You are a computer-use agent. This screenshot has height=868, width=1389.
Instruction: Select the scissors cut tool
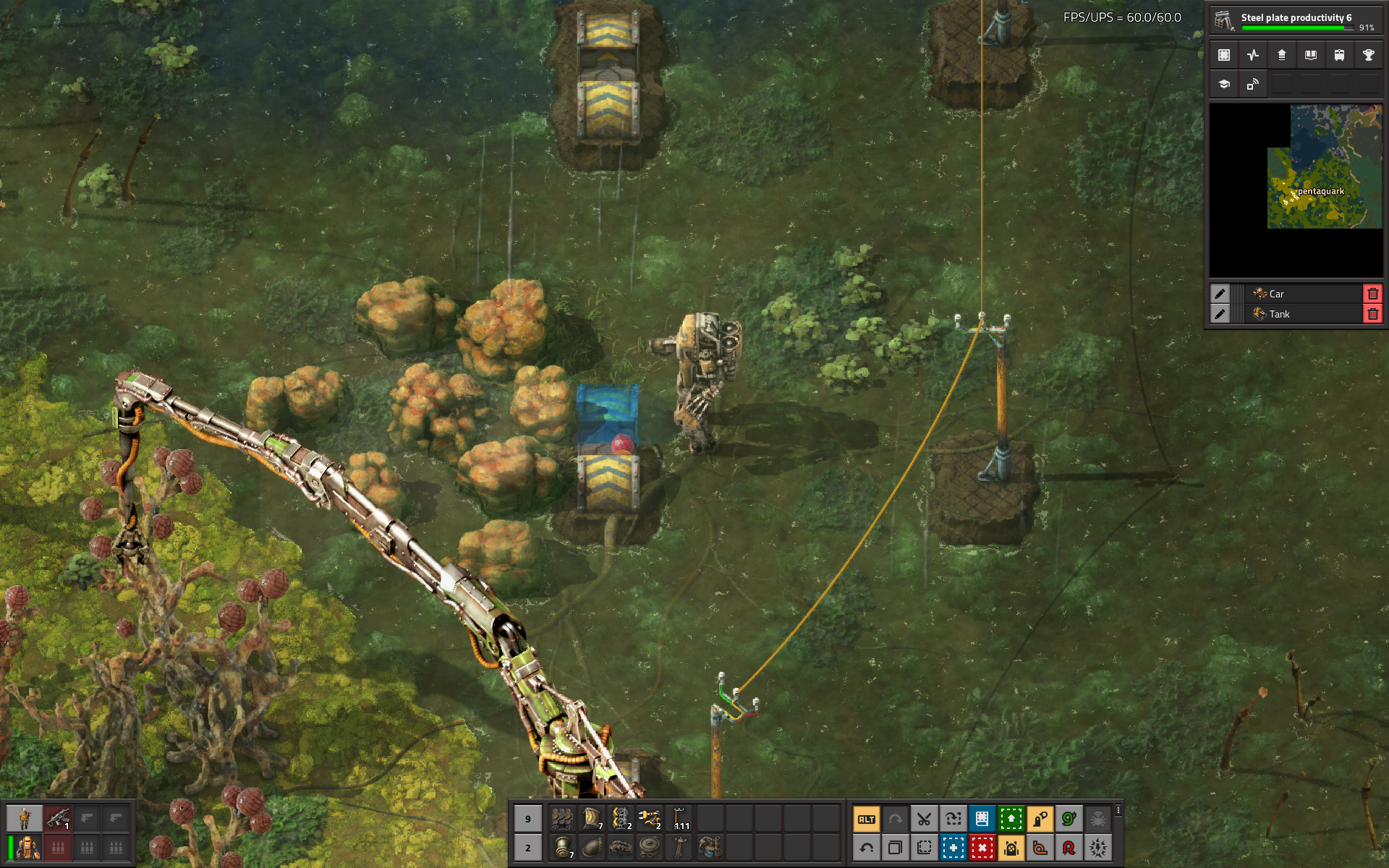point(924,819)
